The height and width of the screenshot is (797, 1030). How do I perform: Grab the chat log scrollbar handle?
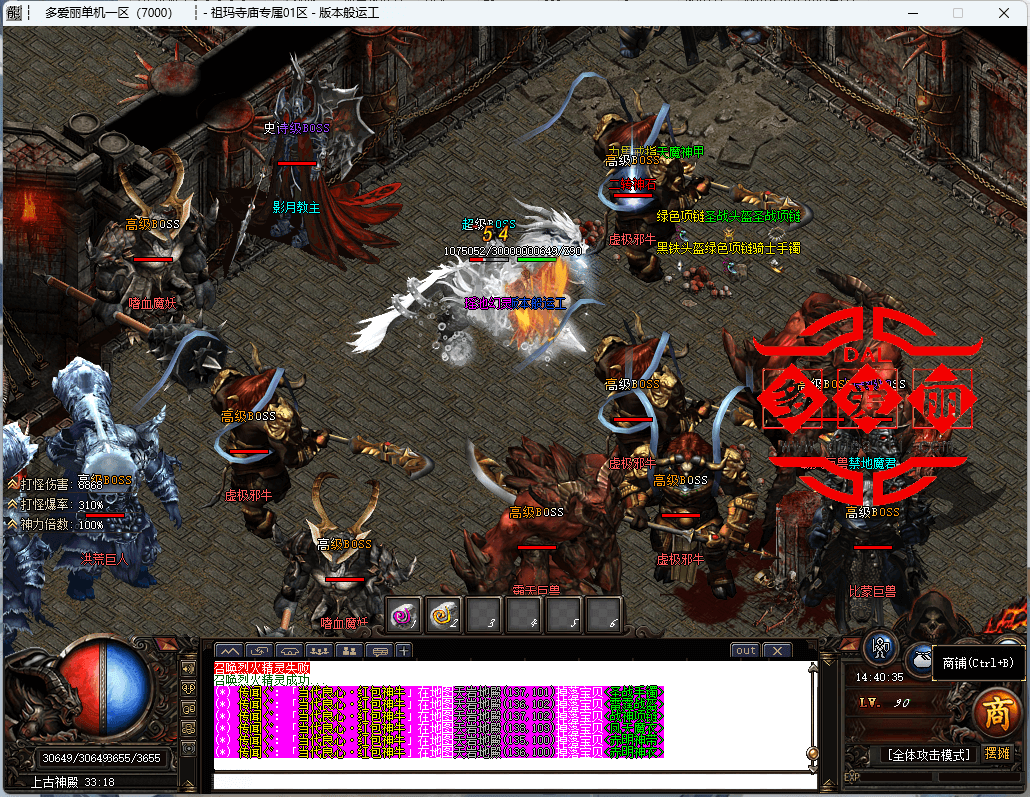(812, 752)
